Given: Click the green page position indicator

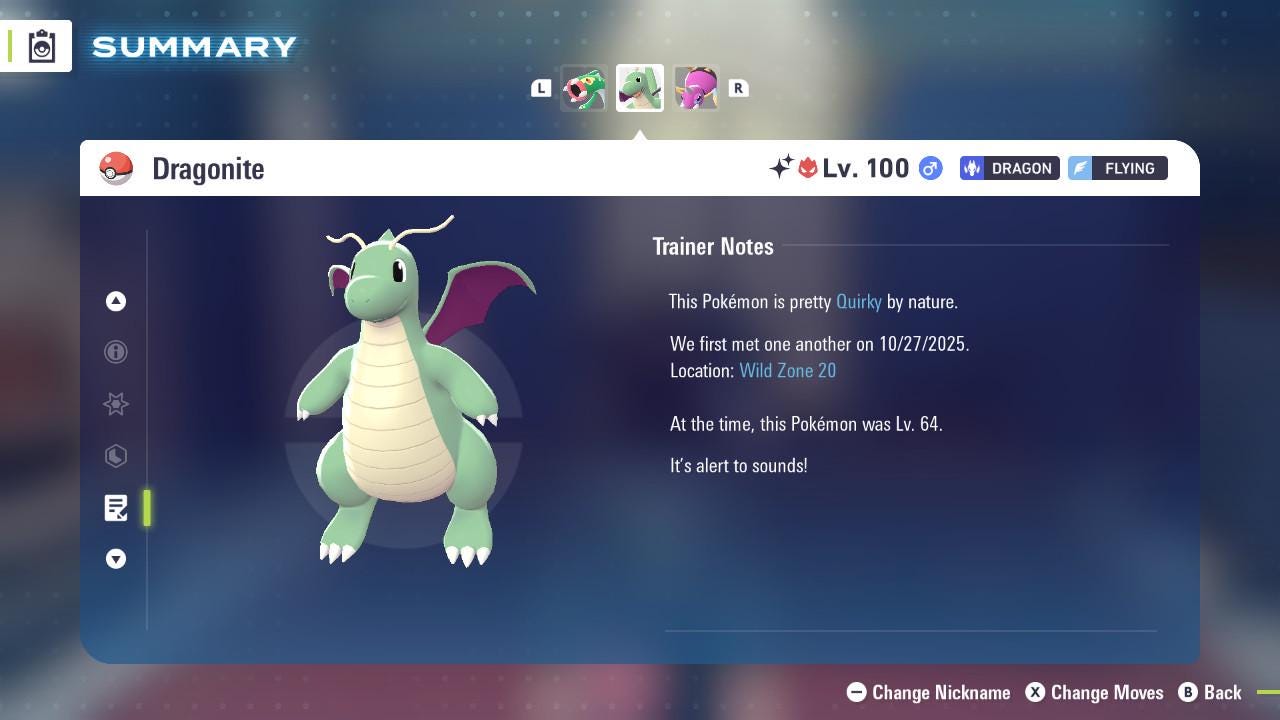Looking at the screenshot, I should click(x=146, y=508).
